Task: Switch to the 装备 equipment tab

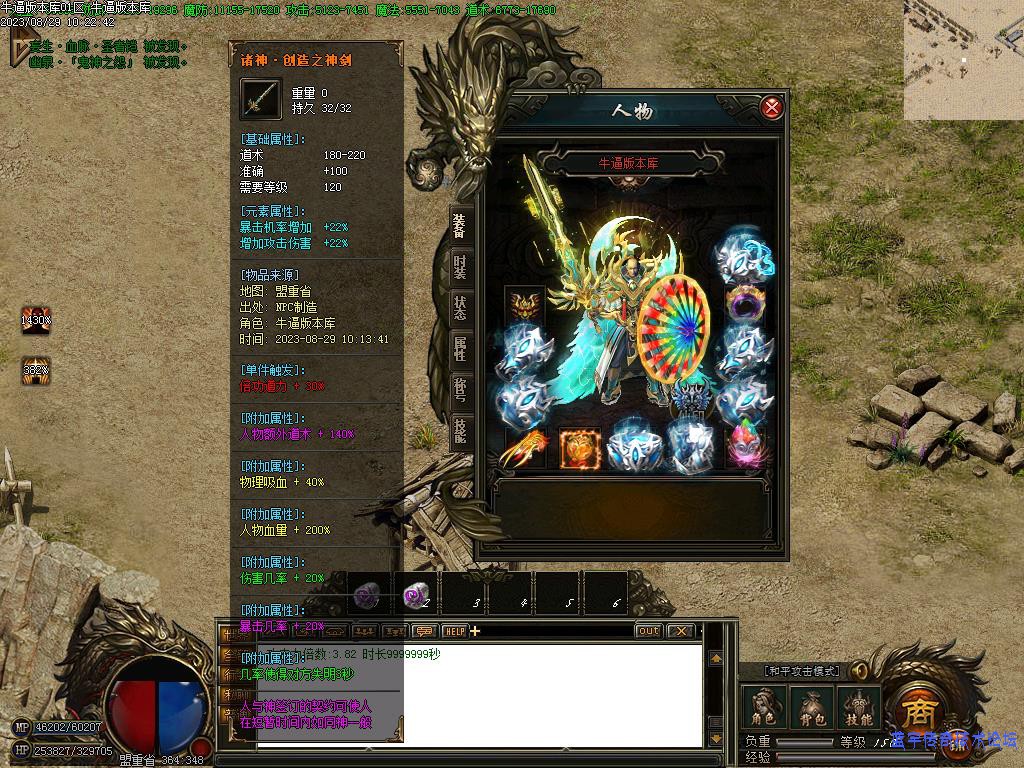Action: click(x=459, y=225)
